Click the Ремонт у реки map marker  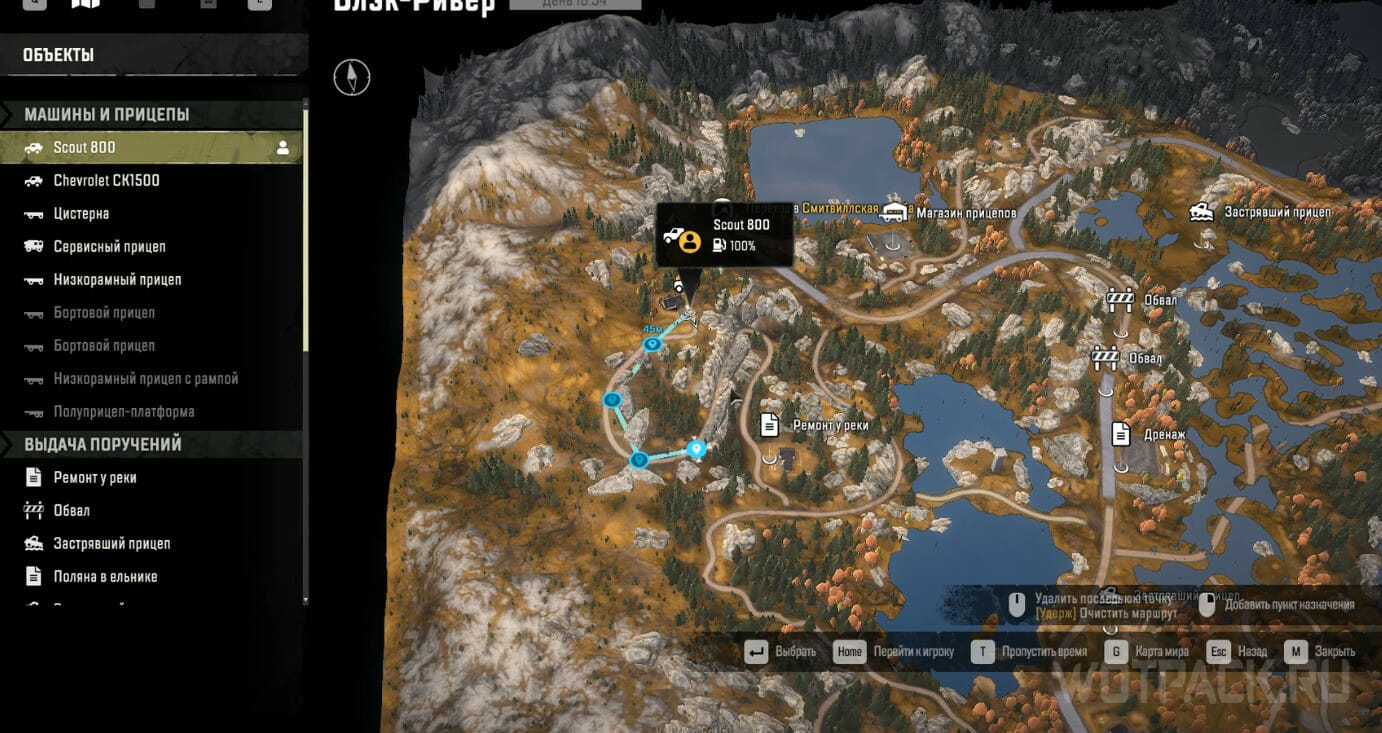click(769, 425)
